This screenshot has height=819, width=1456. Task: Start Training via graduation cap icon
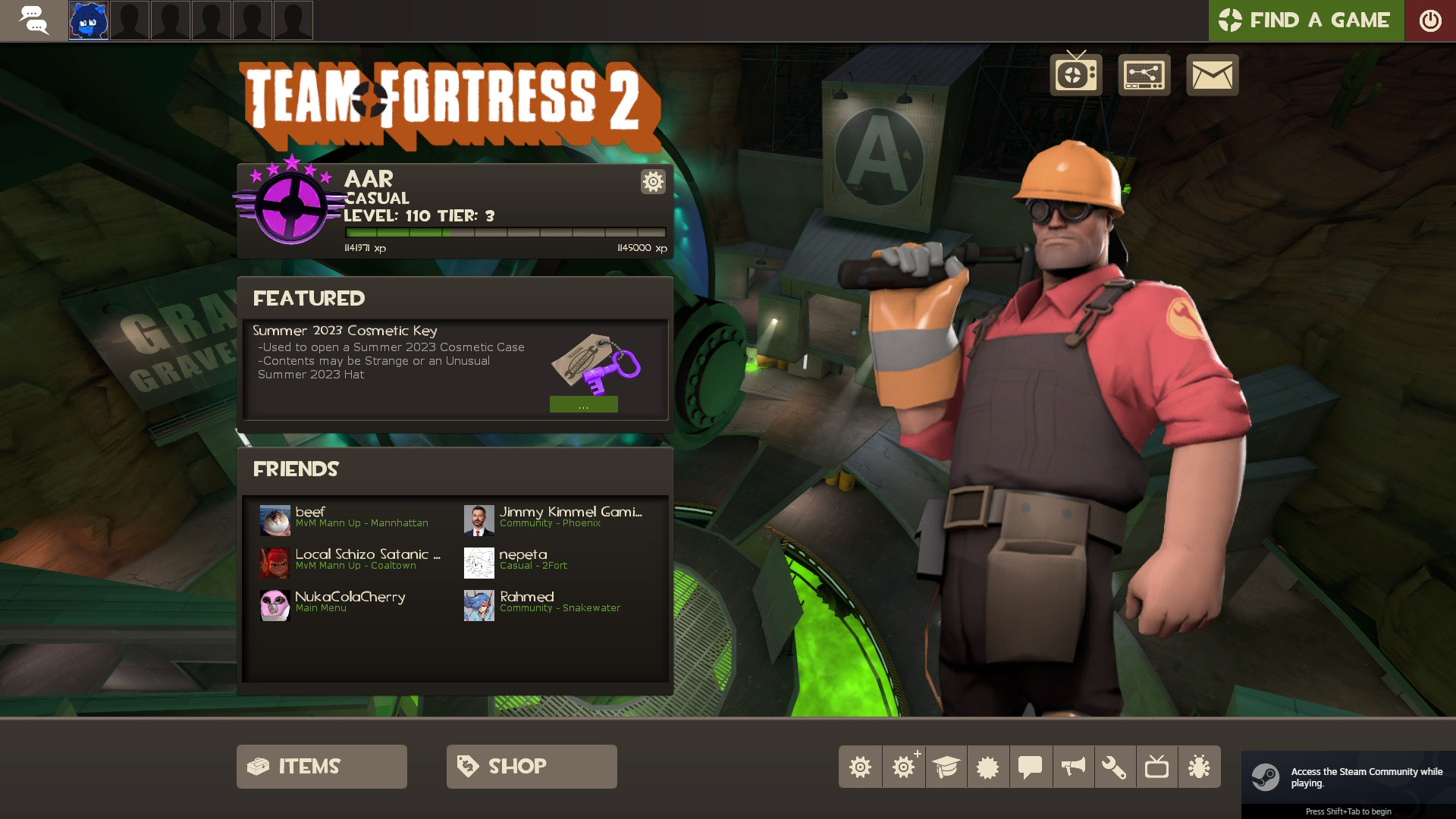pyautogui.click(x=946, y=767)
